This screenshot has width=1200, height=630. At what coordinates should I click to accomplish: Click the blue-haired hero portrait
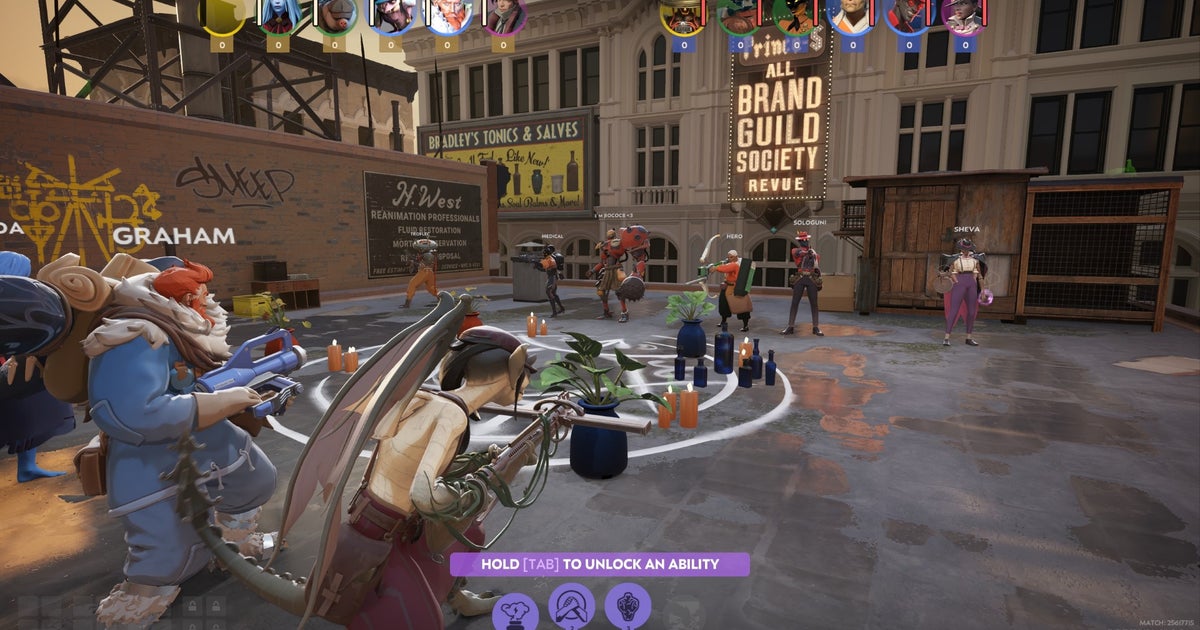click(278, 15)
